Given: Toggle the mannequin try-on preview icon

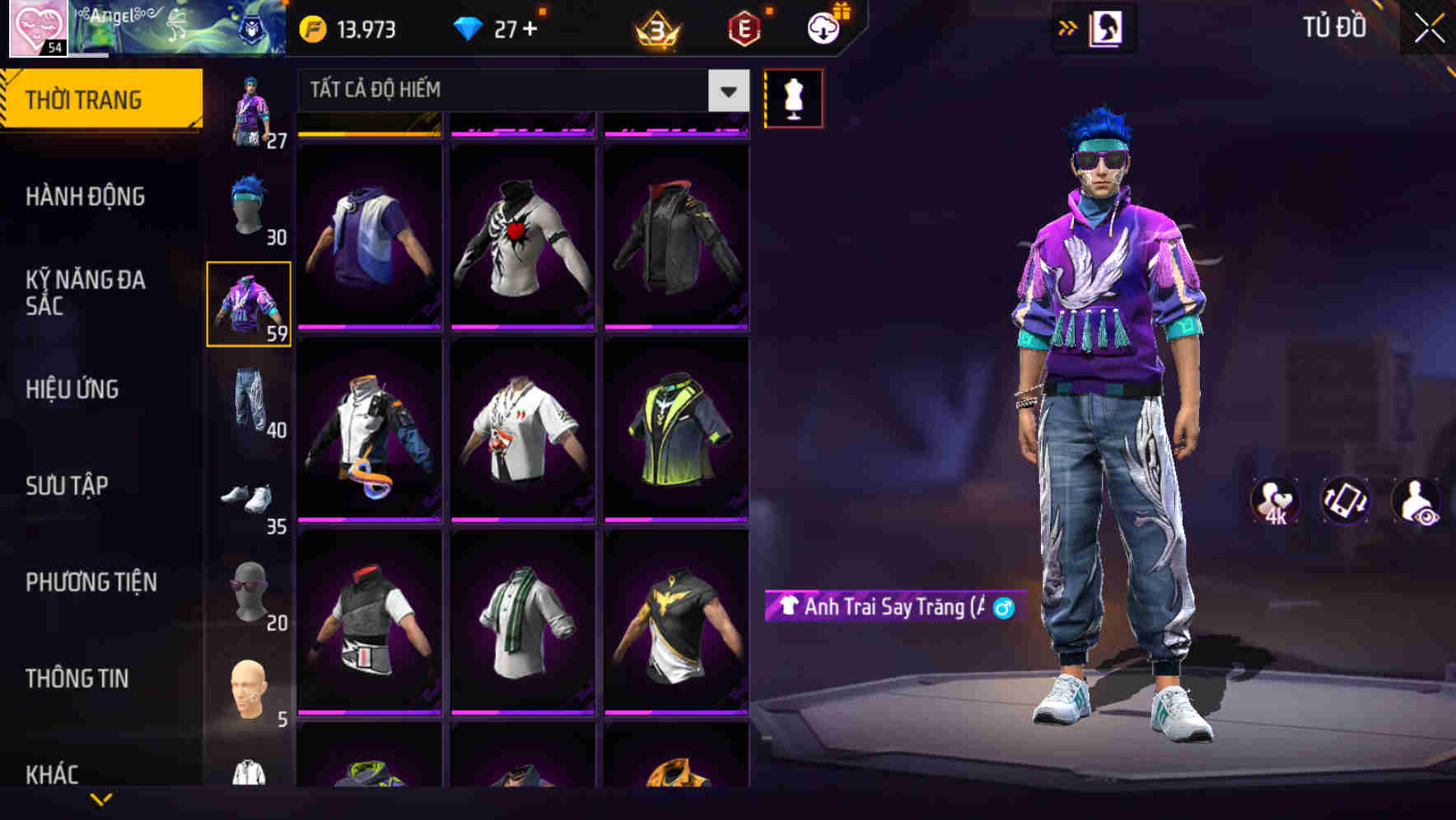Looking at the screenshot, I should tap(794, 97).
